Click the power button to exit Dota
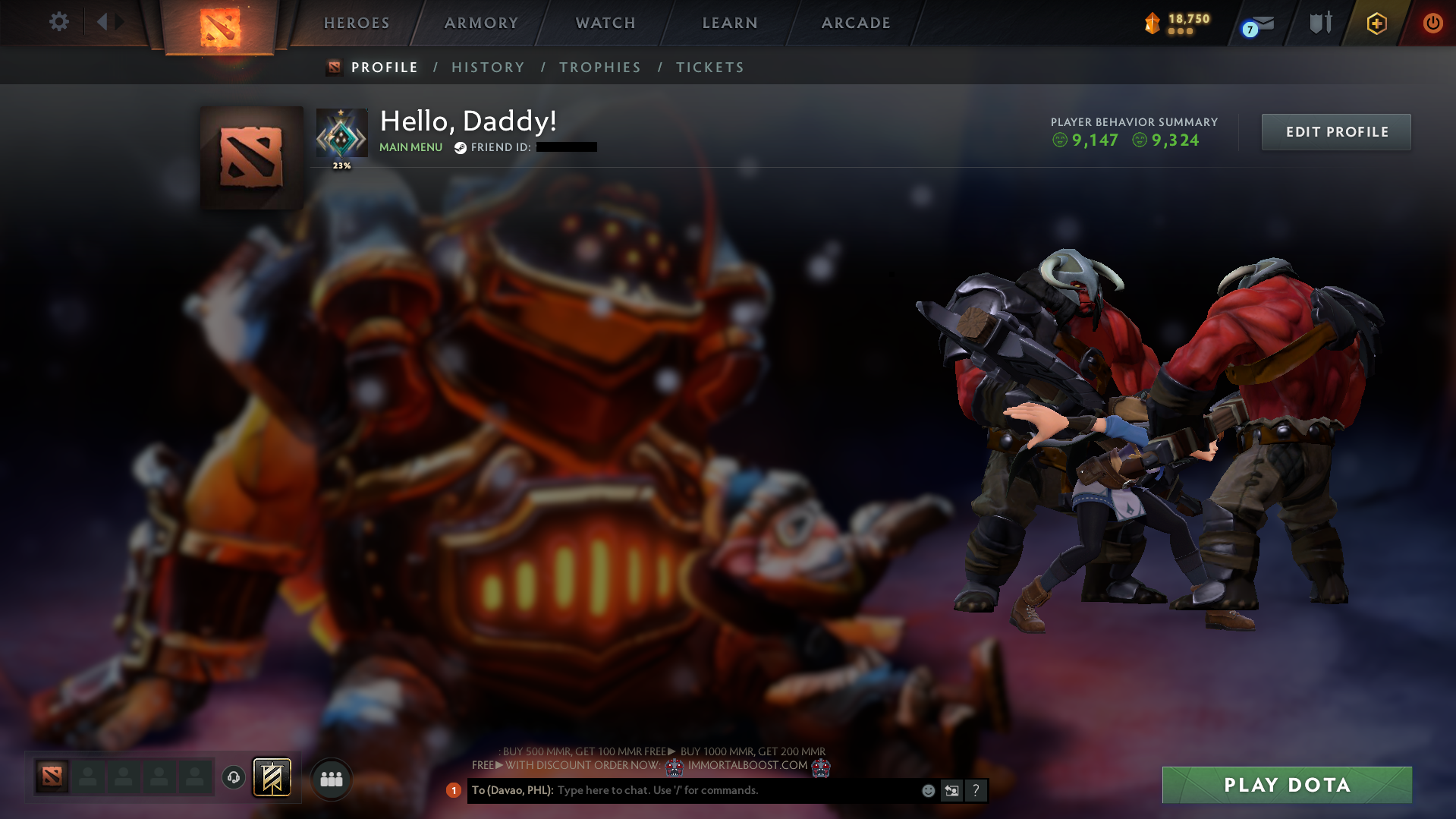This screenshot has height=819, width=1456. coord(1432,24)
